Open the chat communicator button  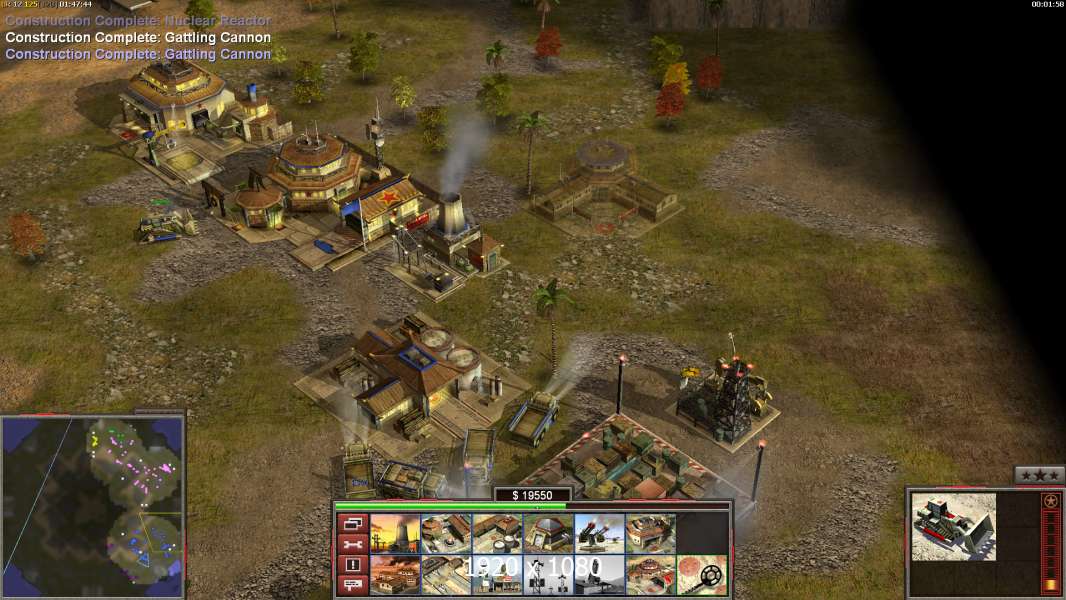coord(352,585)
